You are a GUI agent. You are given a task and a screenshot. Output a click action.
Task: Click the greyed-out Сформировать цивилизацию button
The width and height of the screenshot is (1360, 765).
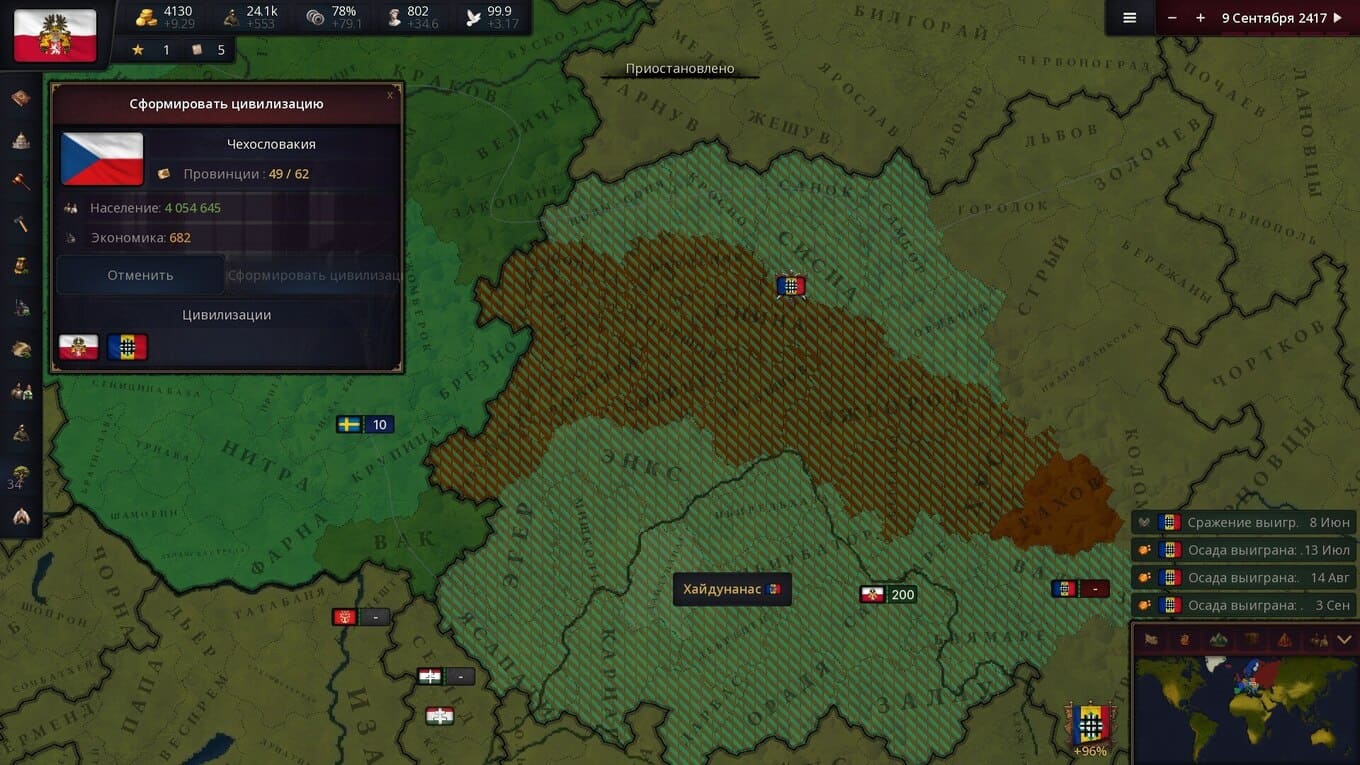[314, 275]
